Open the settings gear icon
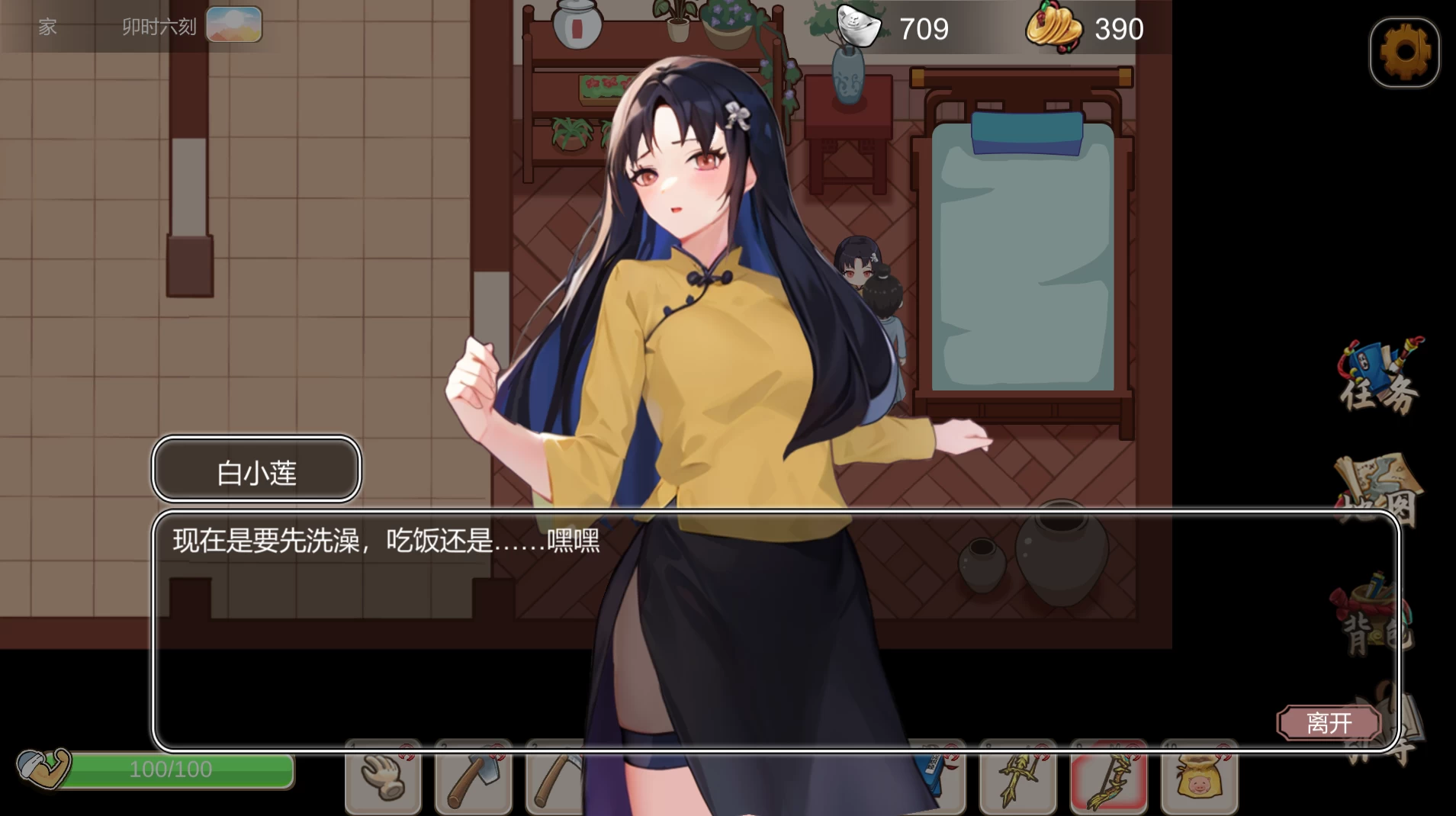Image resolution: width=1456 pixels, height=816 pixels. point(1406,52)
